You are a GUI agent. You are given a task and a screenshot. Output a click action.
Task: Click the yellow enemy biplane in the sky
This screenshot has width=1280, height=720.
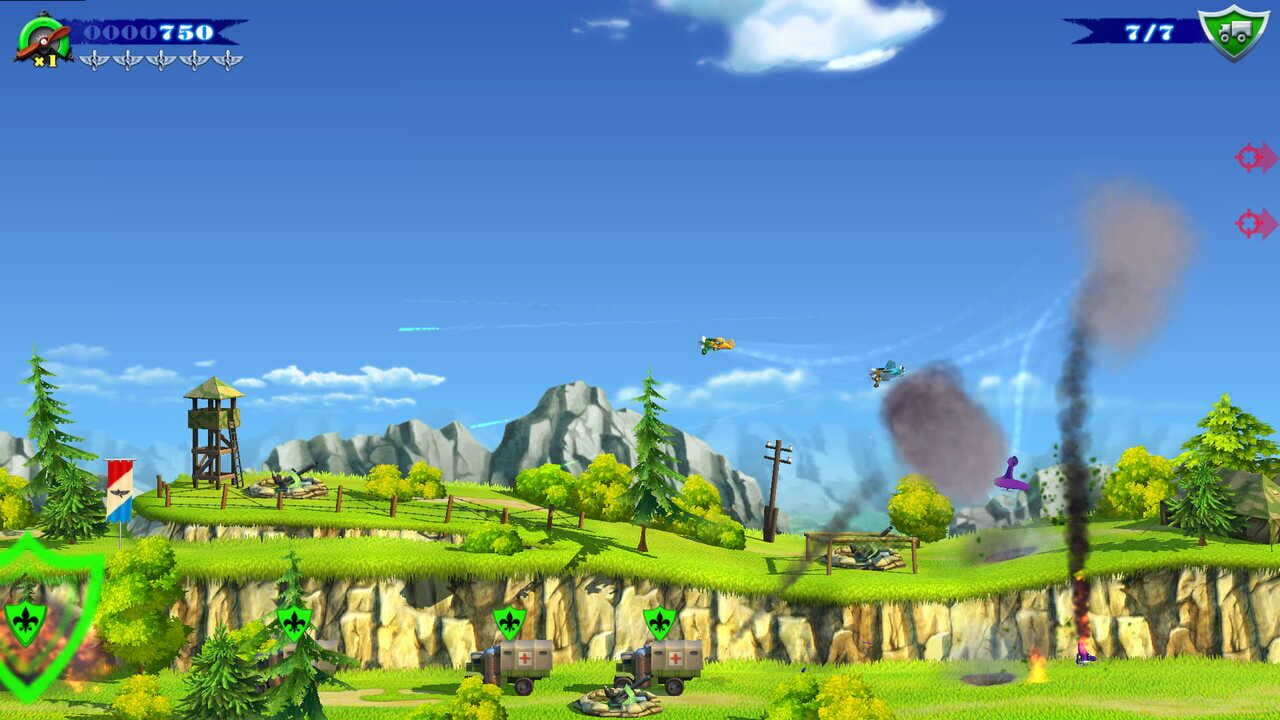pyautogui.click(x=714, y=345)
